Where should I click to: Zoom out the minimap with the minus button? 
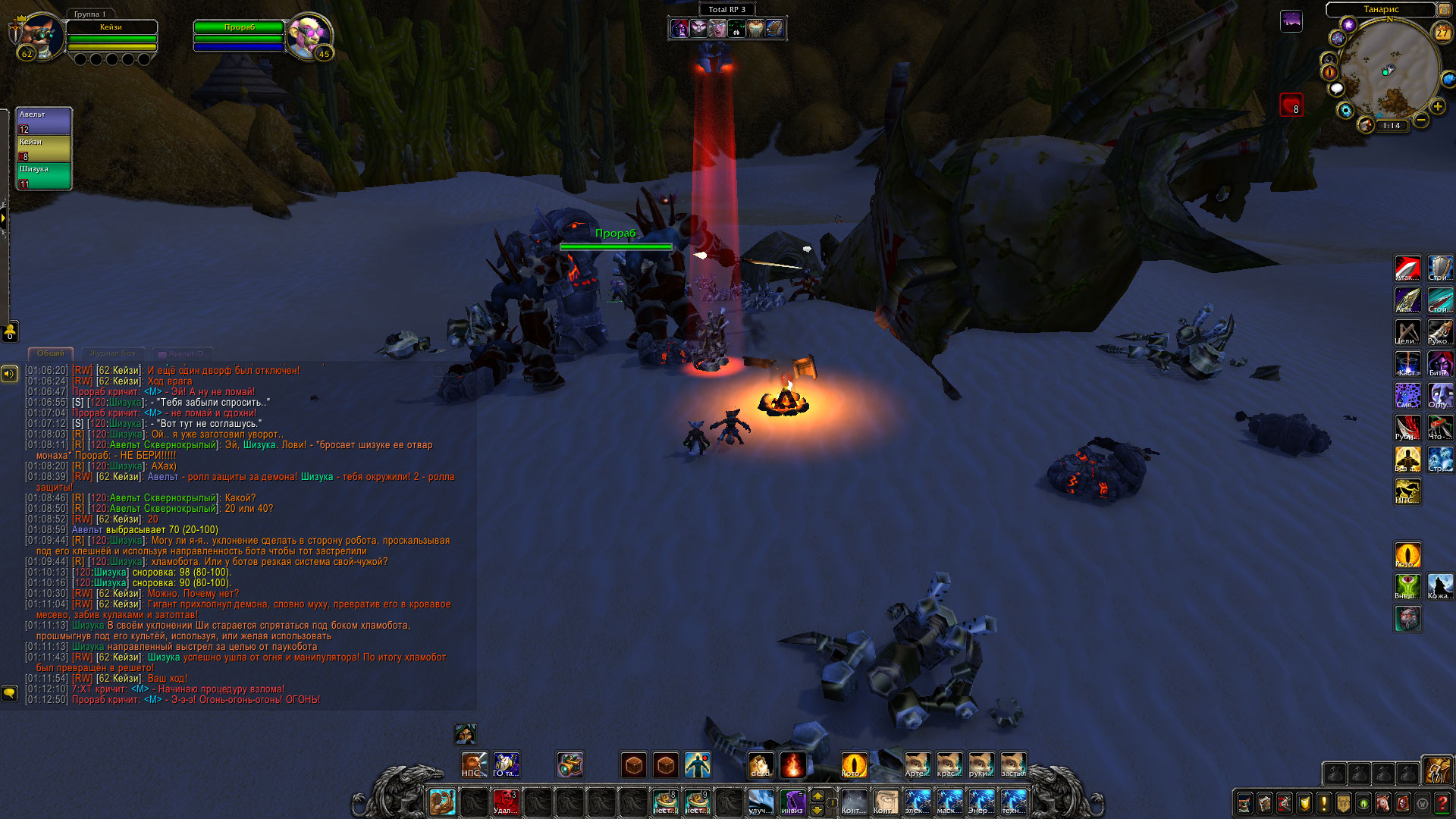coord(1421,120)
